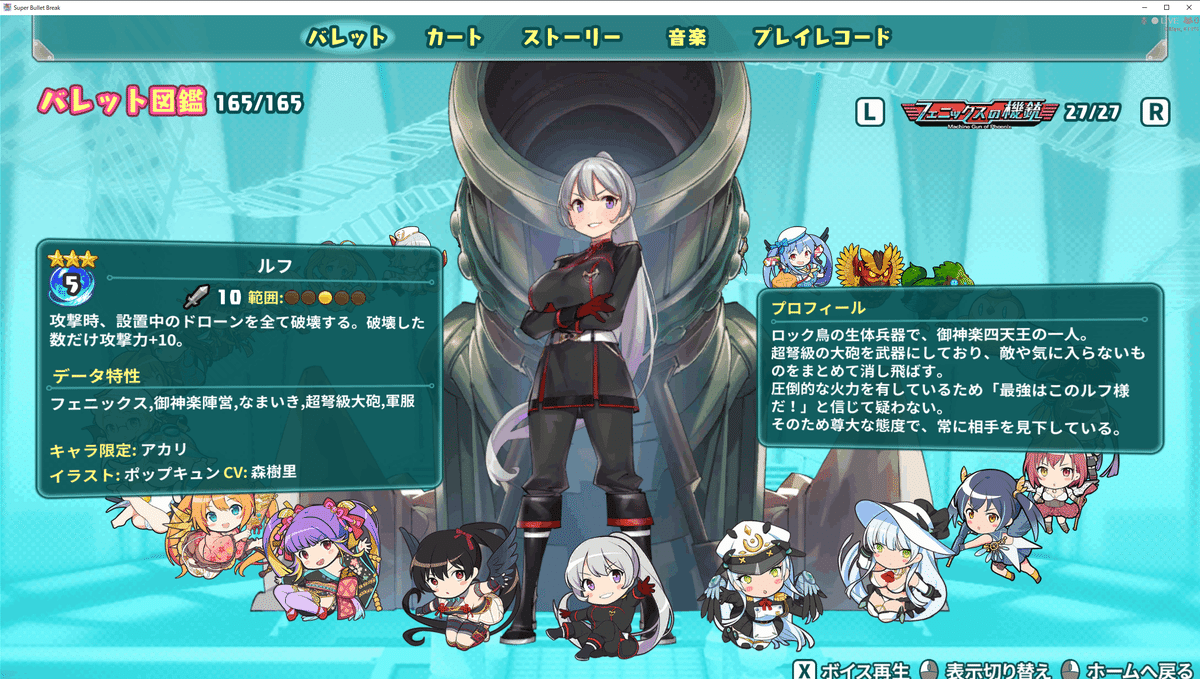This screenshot has width=1200, height=679.
Task: Select the dark-blue-haired chibi in white dress
Action: click(987, 520)
